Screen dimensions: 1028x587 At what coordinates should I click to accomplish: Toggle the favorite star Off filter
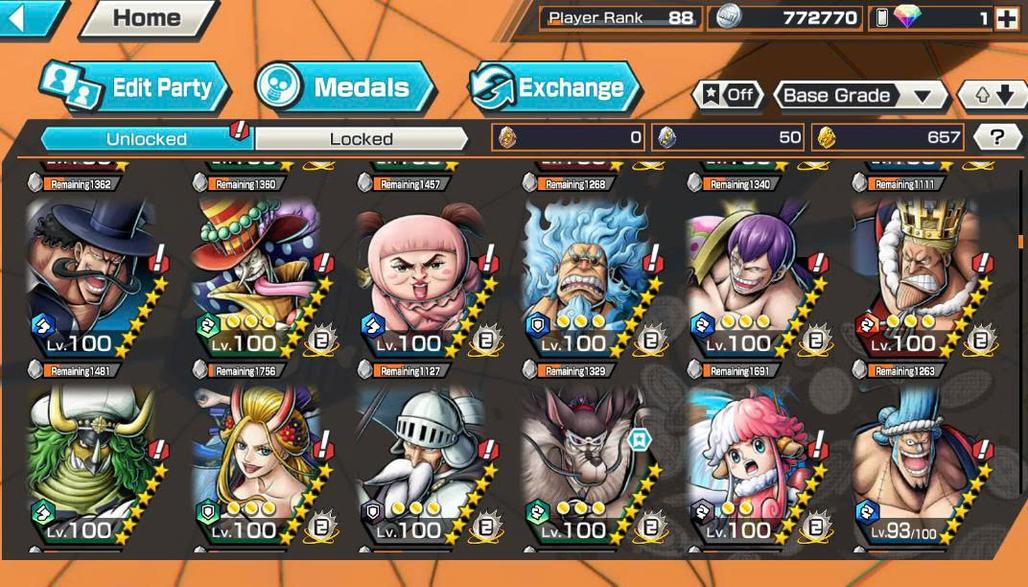pos(727,95)
